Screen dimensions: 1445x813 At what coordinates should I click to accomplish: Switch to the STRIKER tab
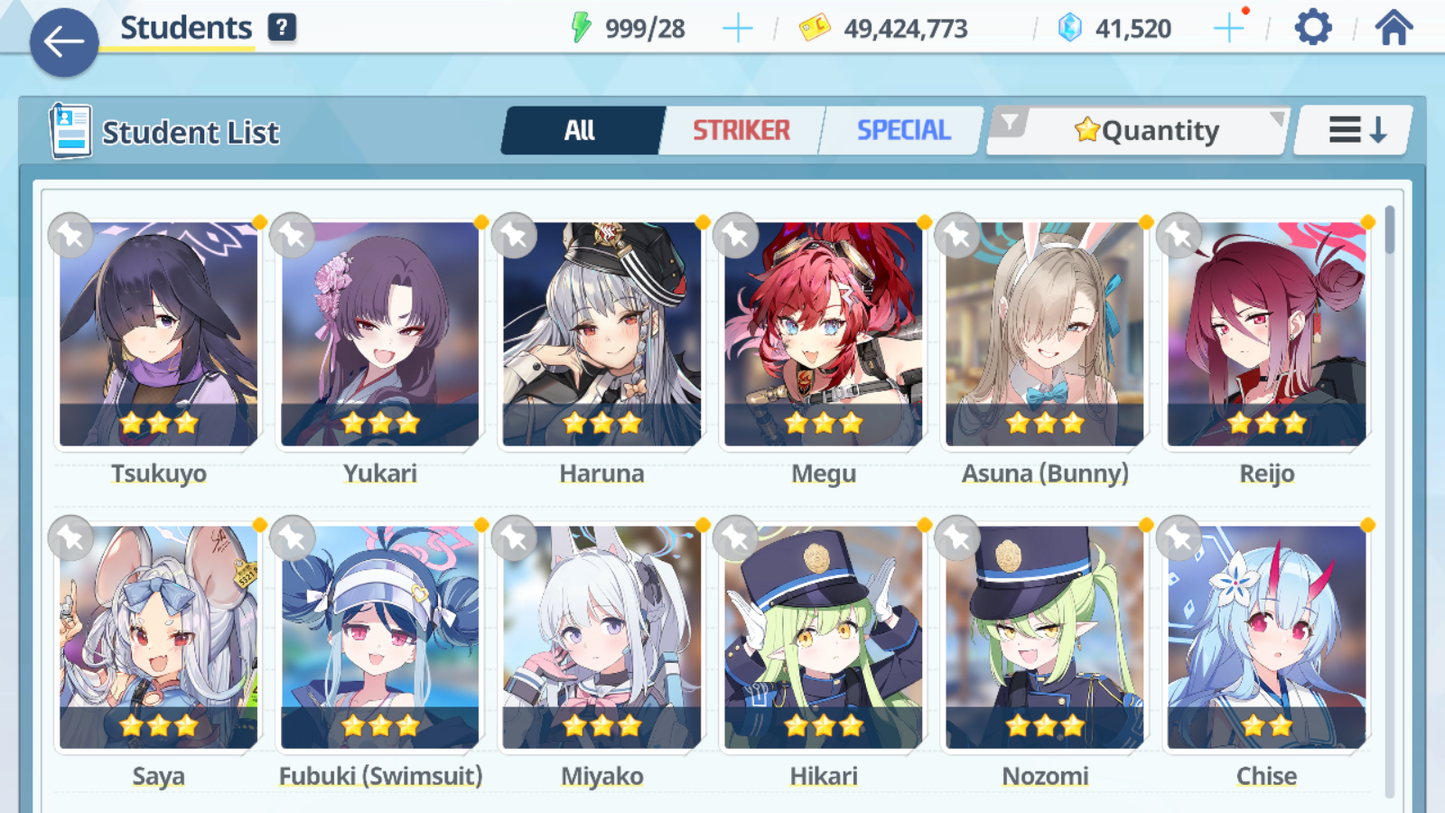click(x=741, y=130)
